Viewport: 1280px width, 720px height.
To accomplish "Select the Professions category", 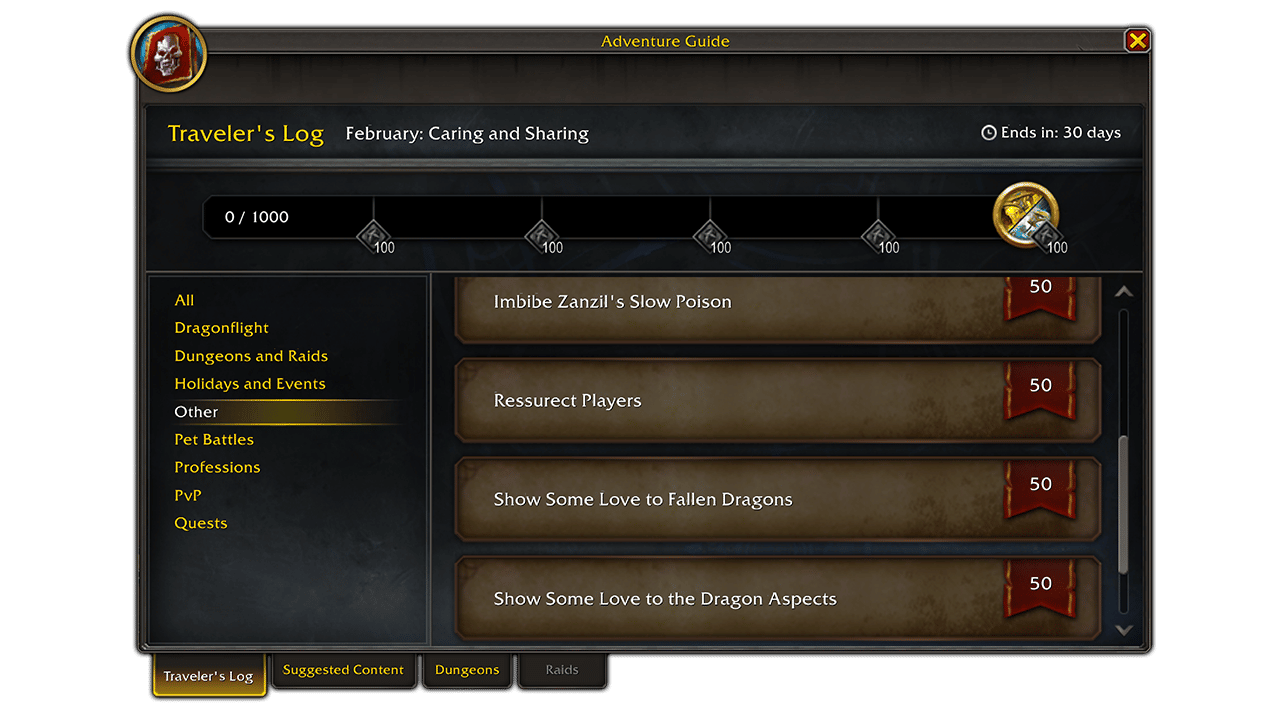I will (217, 467).
